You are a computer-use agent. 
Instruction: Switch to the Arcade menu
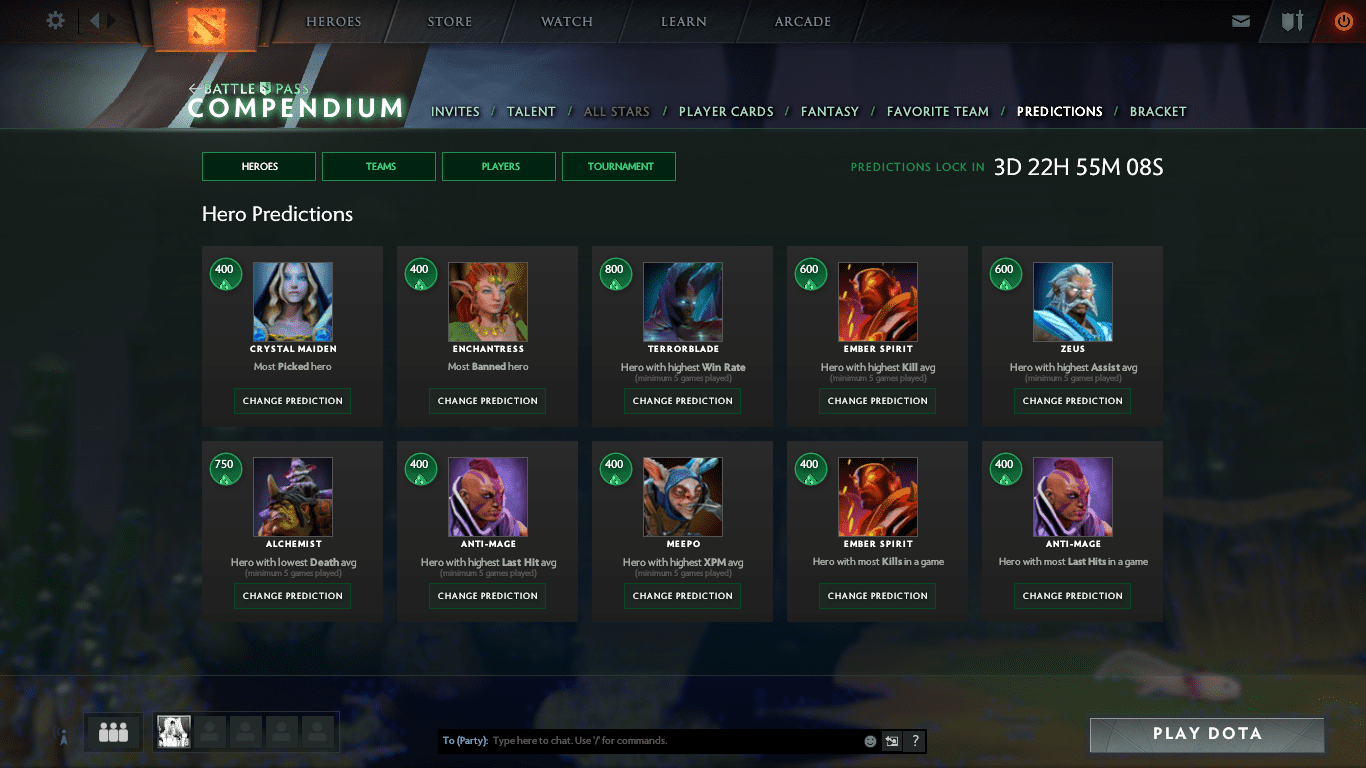803,21
